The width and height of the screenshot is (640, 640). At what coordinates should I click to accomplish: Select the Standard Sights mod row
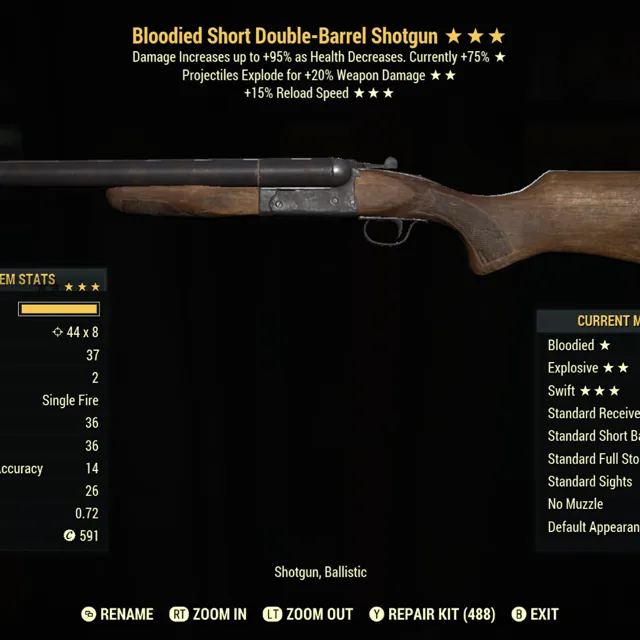pyautogui.click(x=590, y=482)
